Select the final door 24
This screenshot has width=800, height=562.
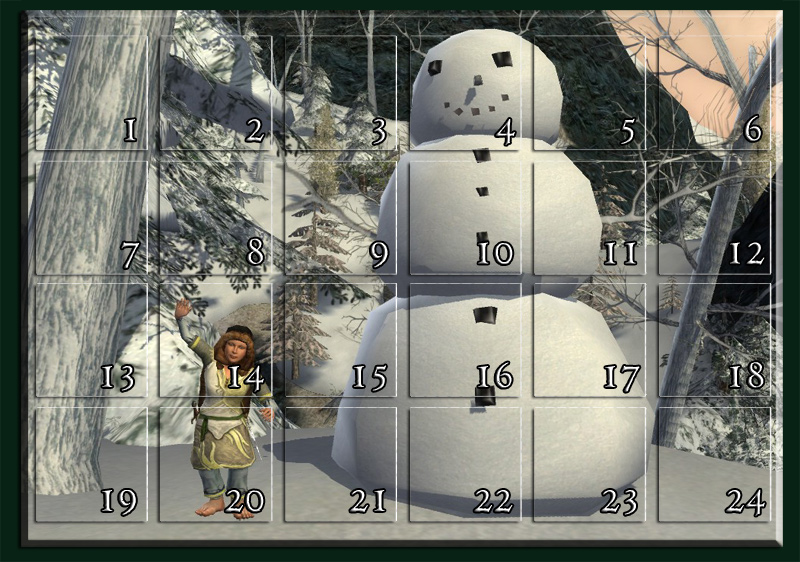coord(714,465)
